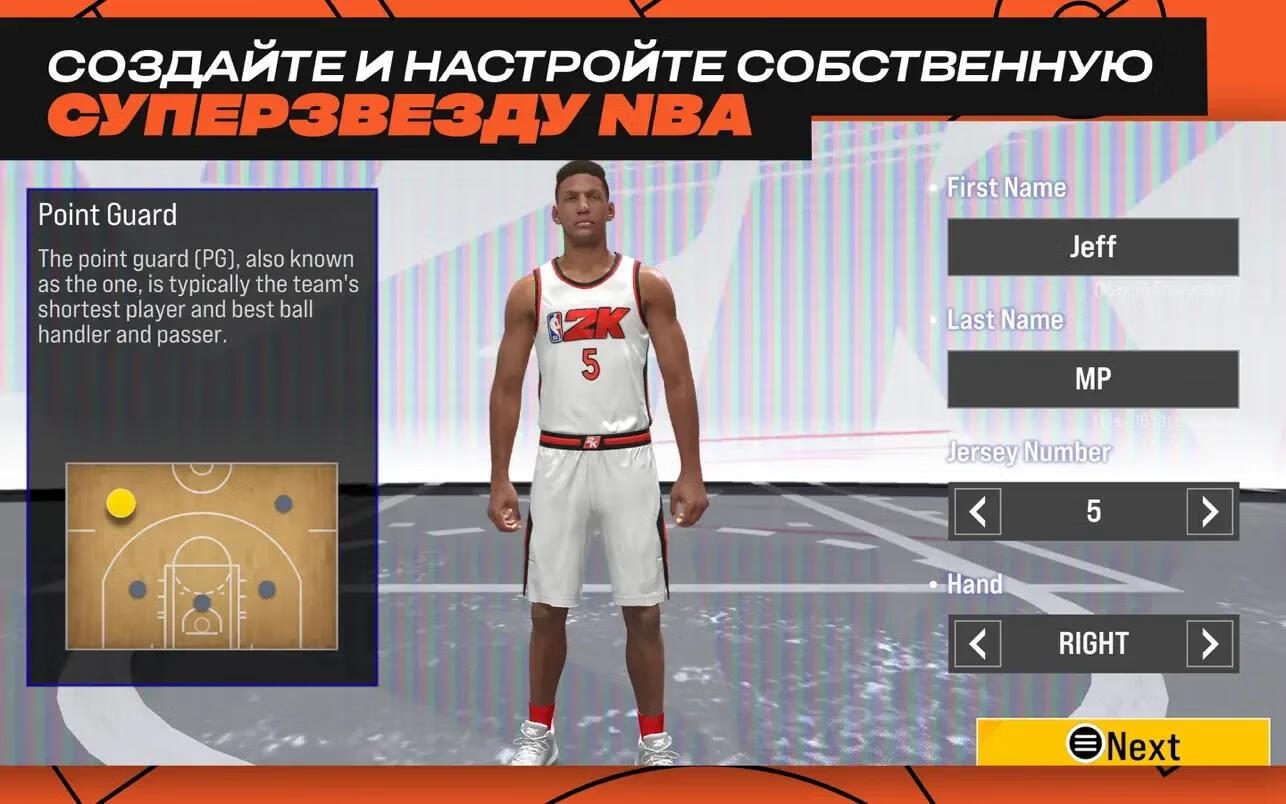Image resolution: width=1286 pixels, height=804 pixels.
Task: Increase the jersey number with right arrow
Action: (1209, 512)
